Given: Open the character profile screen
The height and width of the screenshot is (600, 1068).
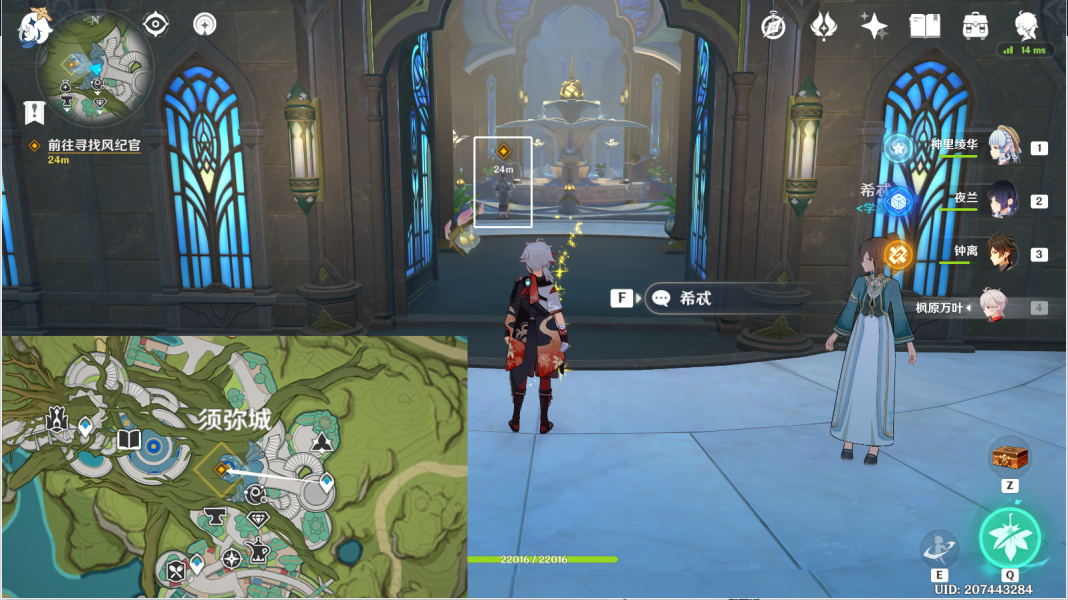Looking at the screenshot, I should click(1026, 26).
